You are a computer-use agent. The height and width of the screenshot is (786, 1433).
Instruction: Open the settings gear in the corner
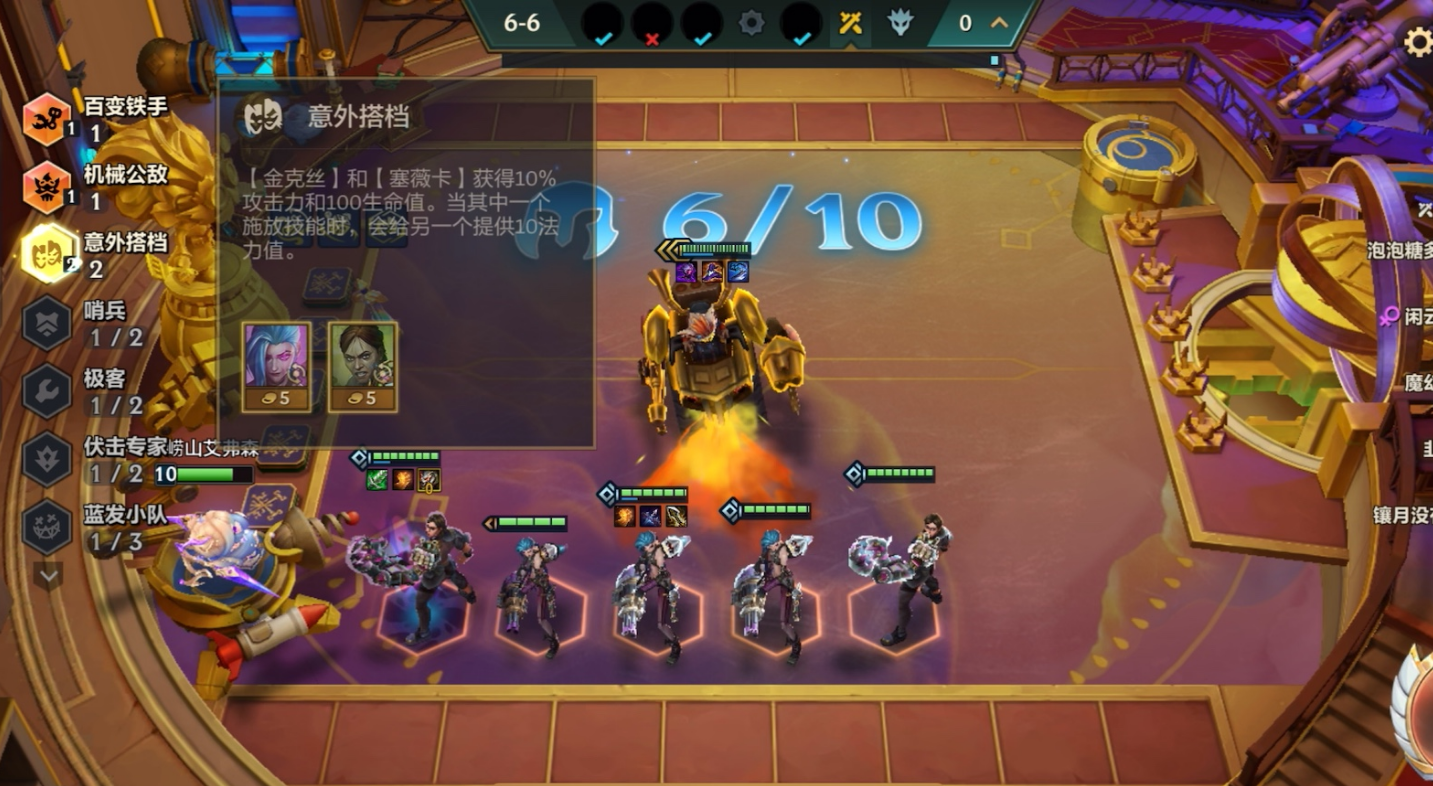[1417, 42]
